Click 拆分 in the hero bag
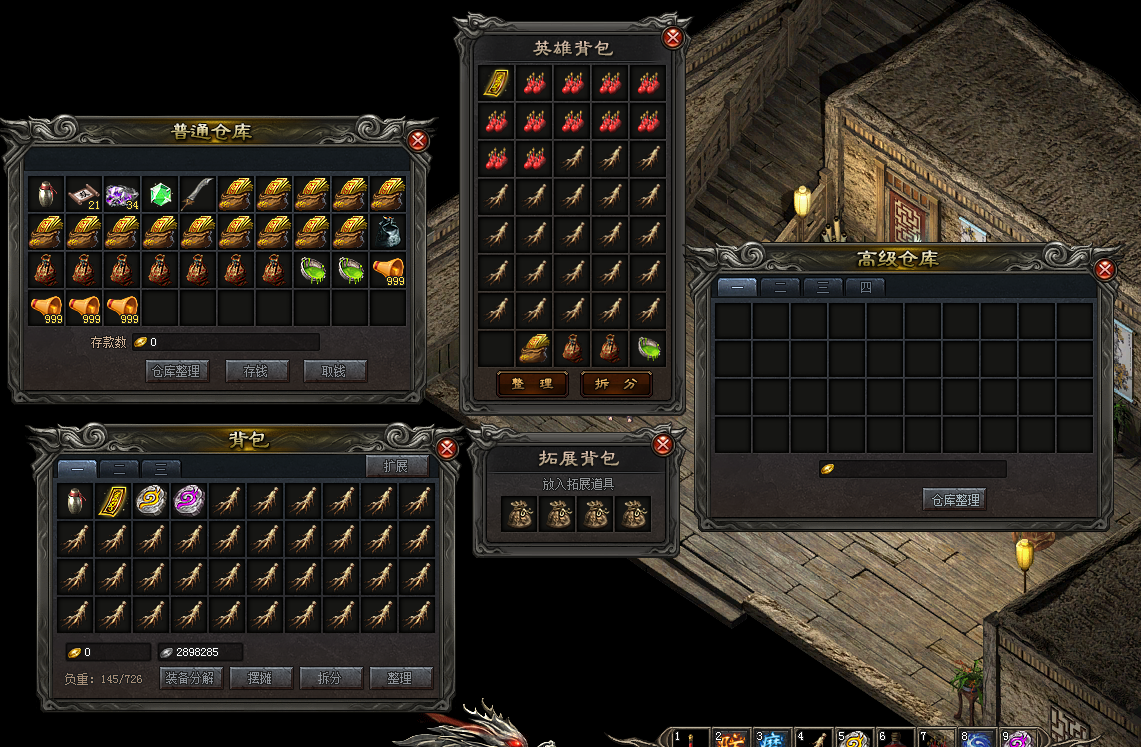 [616, 384]
